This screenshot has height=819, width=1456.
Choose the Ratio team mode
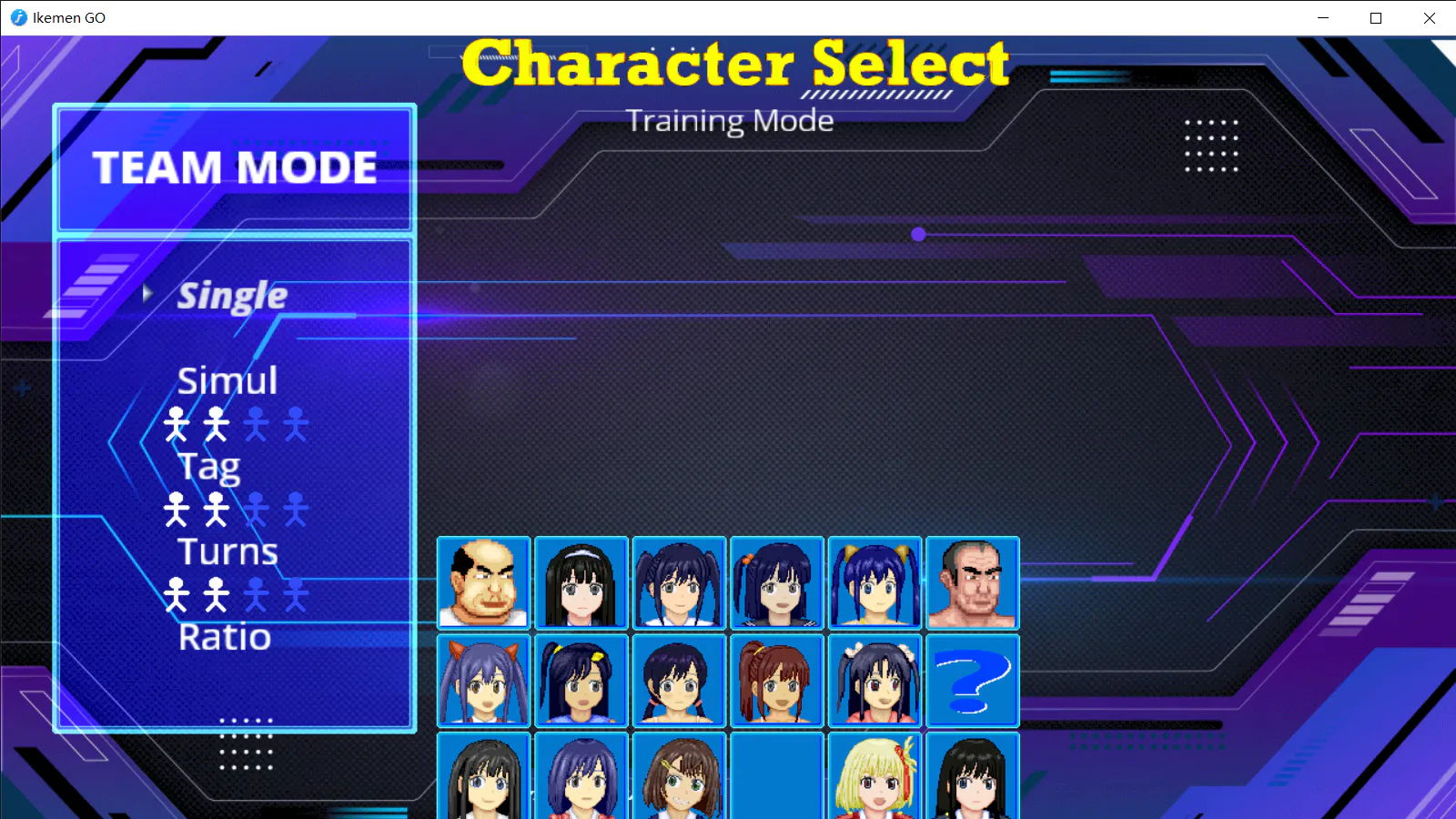225,637
